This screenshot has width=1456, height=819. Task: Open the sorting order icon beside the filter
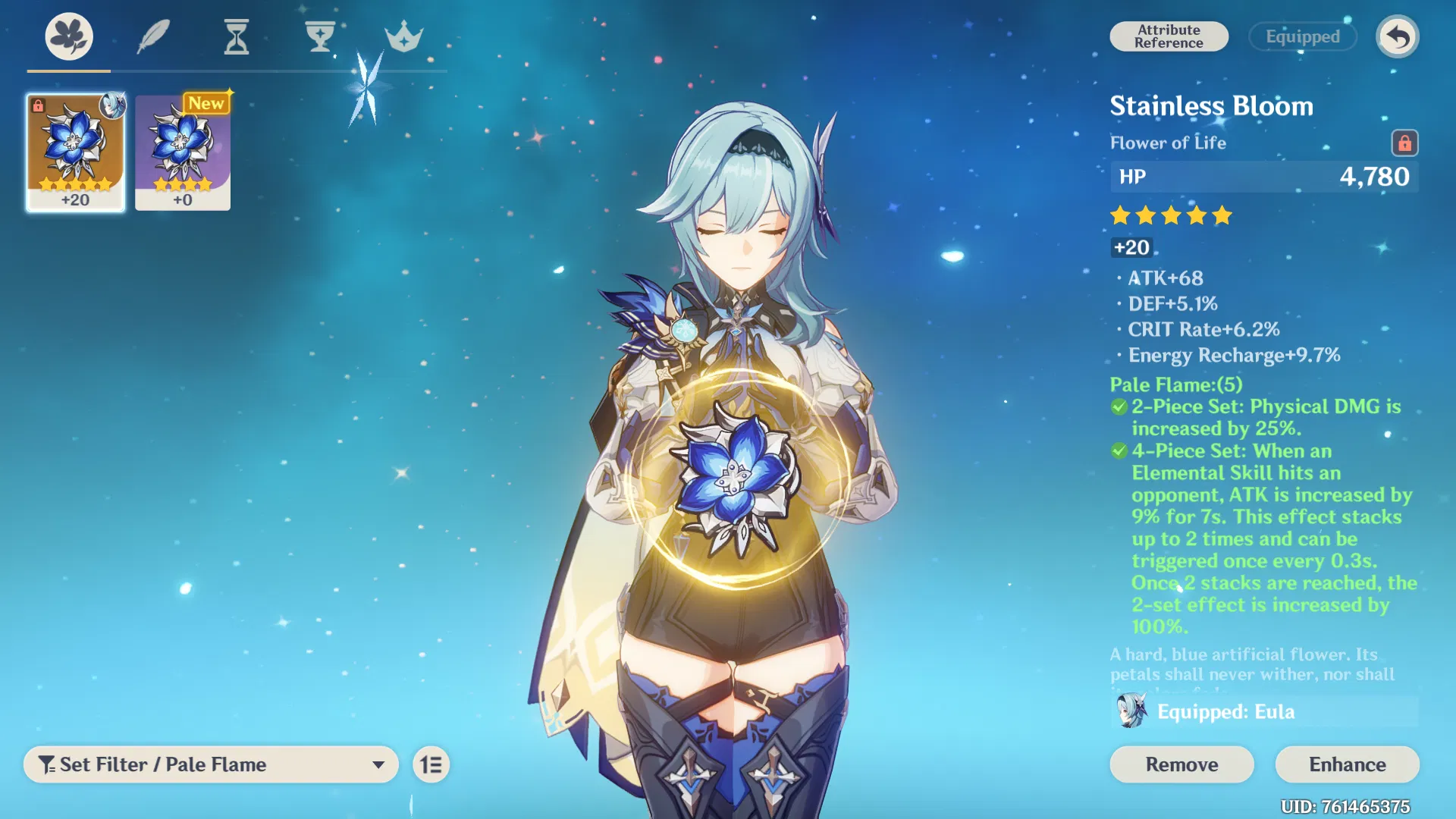431,764
